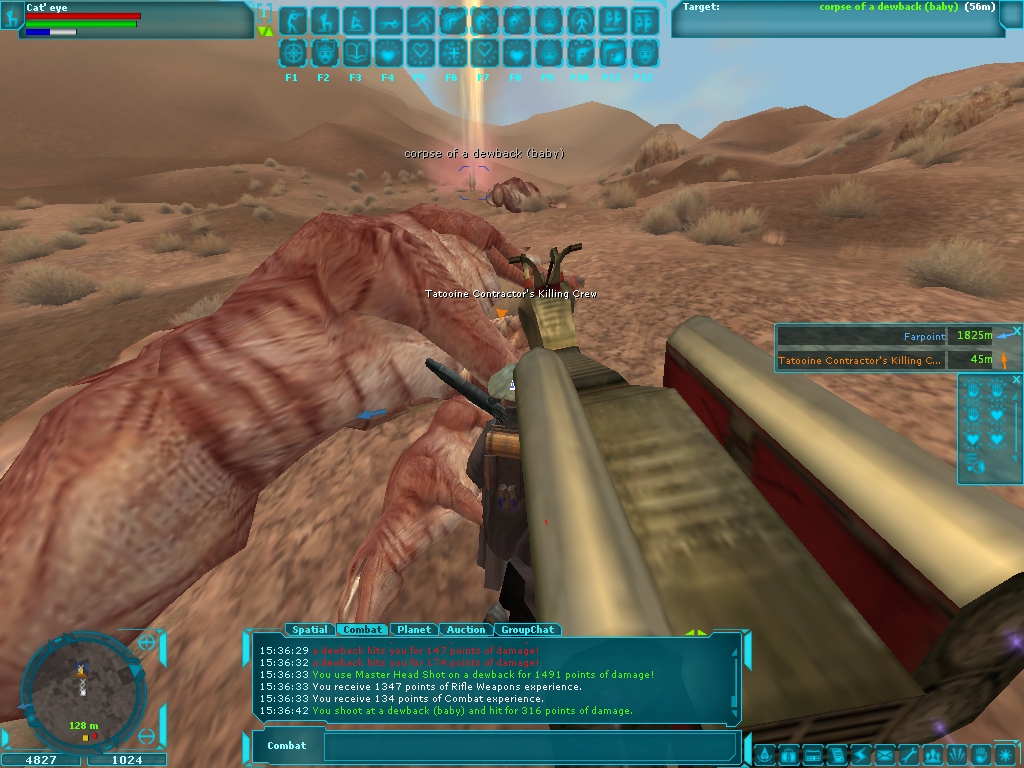The height and width of the screenshot is (768, 1024).
Task: Open the datapad calendar-style icon
Action: (x=813, y=754)
